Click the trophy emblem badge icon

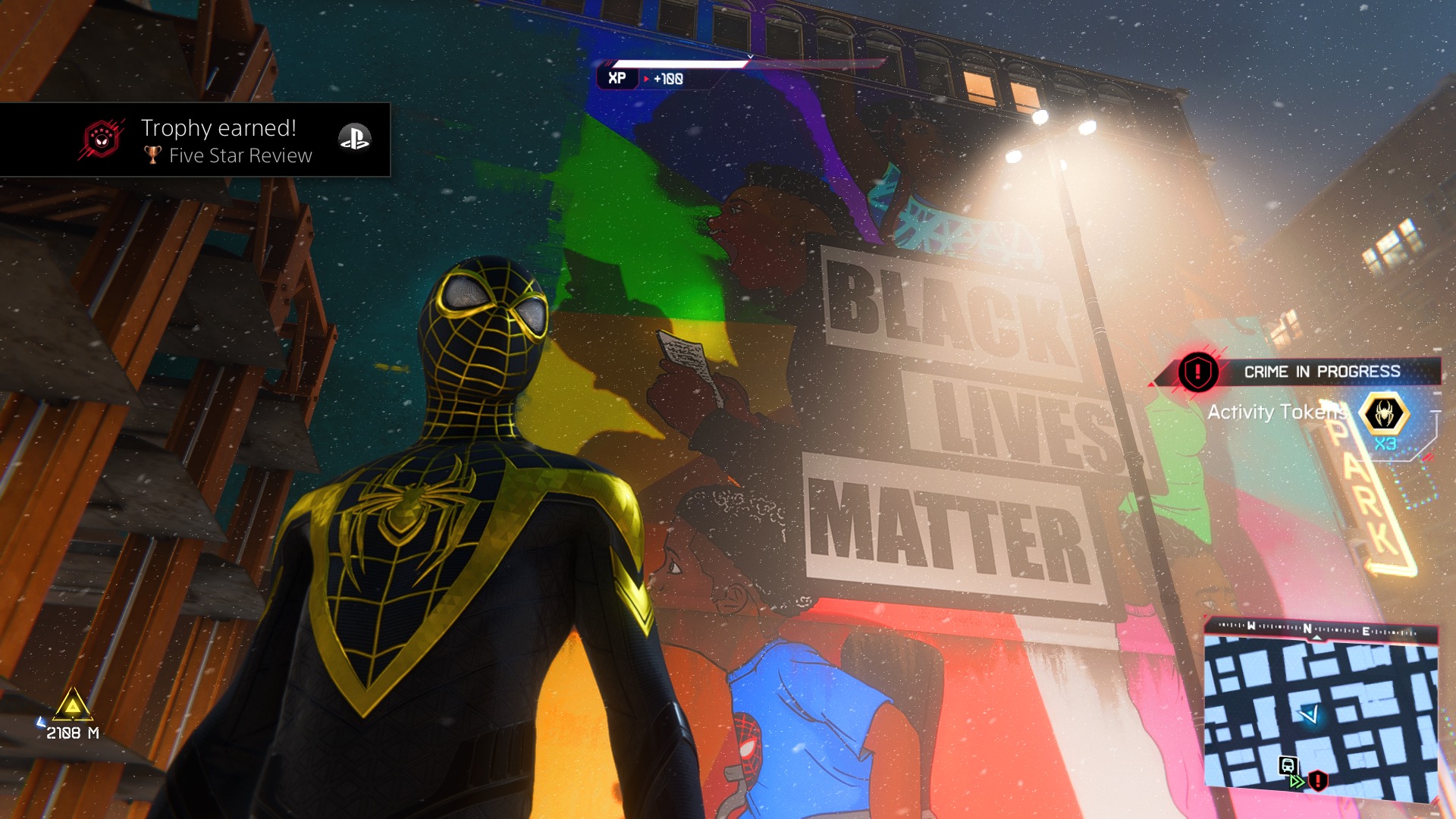pyautogui.click(x=102, y=140)
